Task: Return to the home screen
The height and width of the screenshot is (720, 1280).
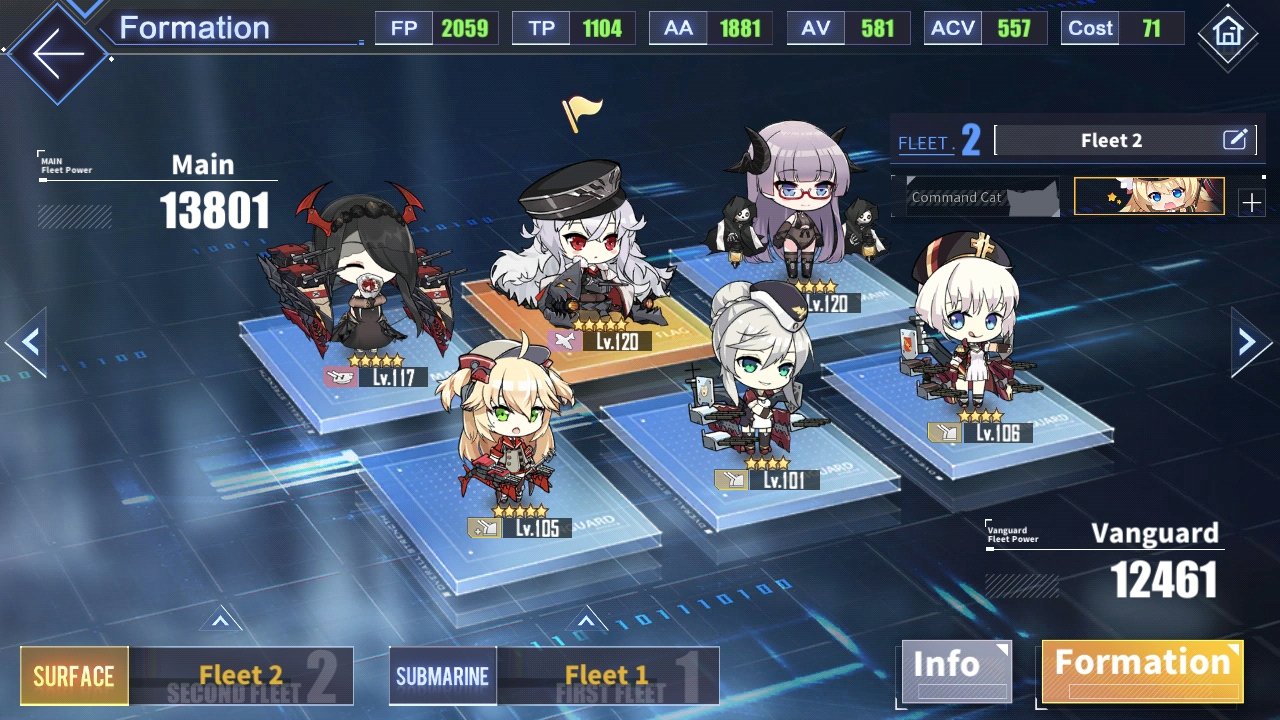Action: click(1226, 33)
